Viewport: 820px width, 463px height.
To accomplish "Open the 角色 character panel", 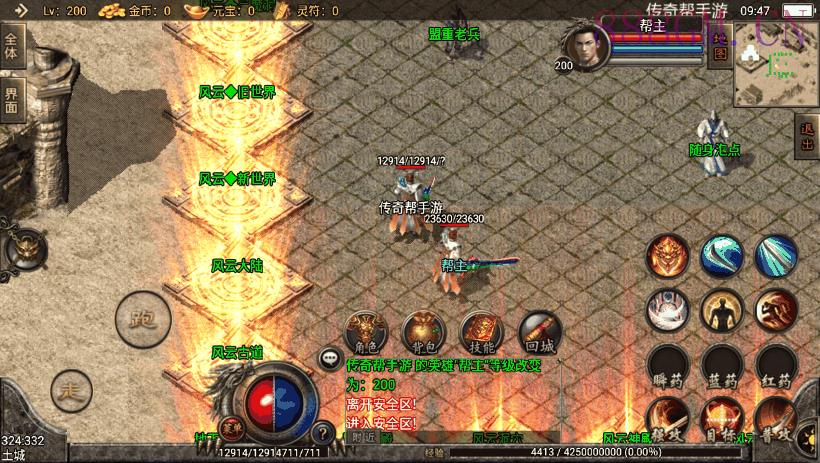I will pyautogui.click(x=367, y=331).
